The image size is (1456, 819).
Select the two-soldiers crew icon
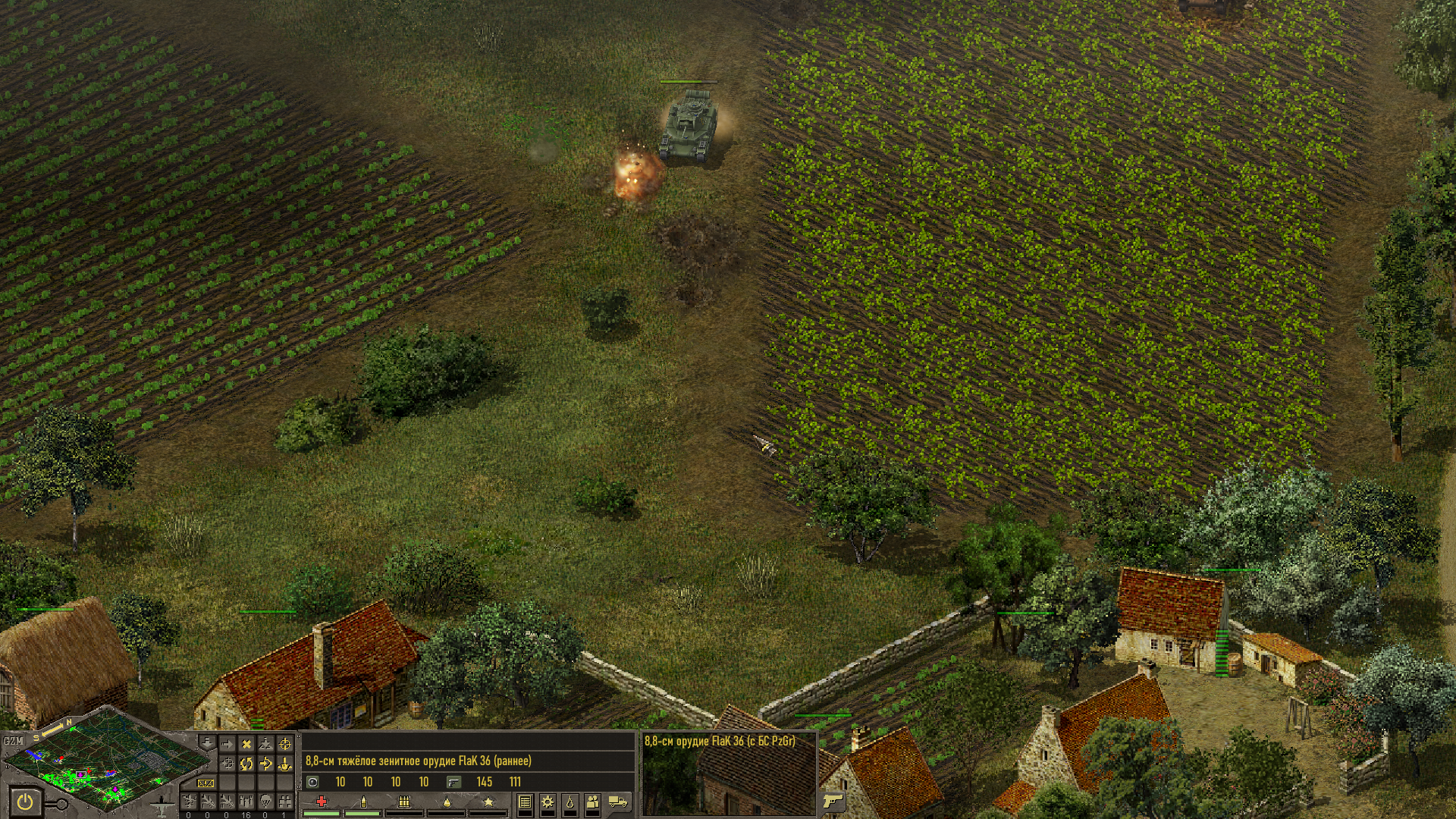593,802
